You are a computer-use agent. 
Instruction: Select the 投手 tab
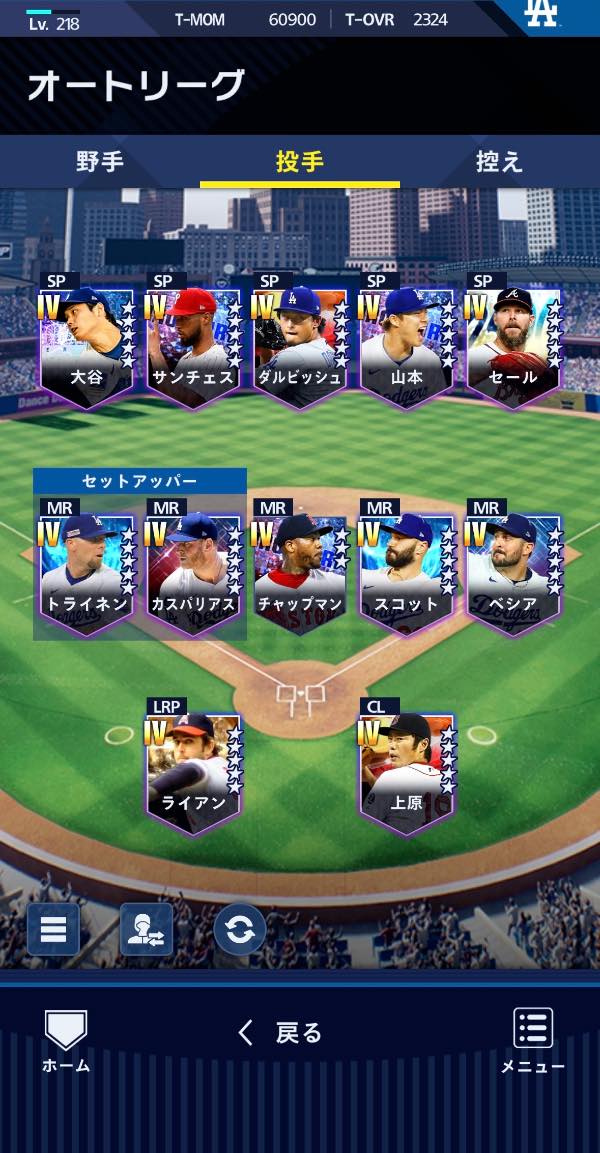(x=300, y=162)
